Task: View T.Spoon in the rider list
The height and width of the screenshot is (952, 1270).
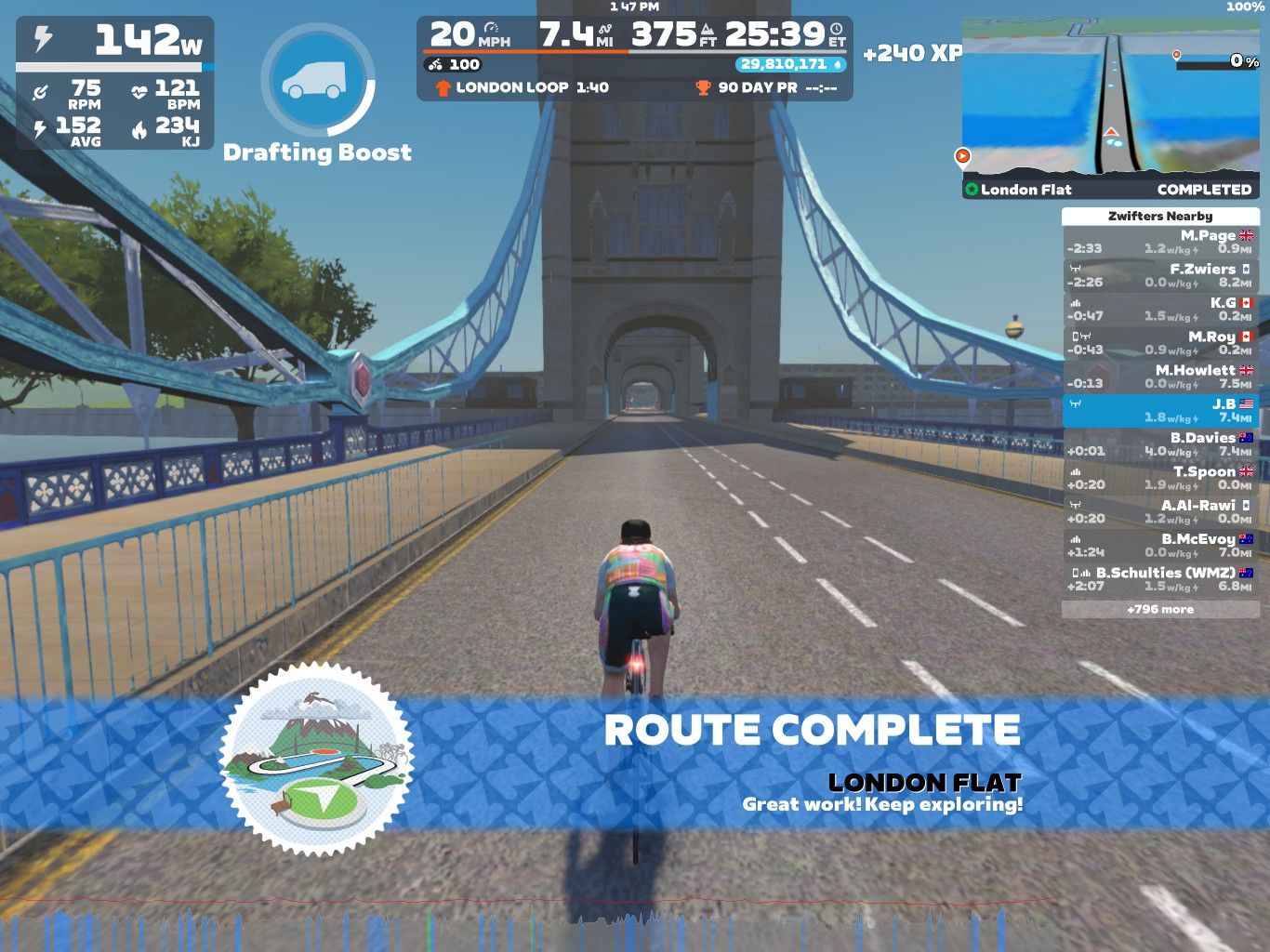Action: [x=1160, y=477]
